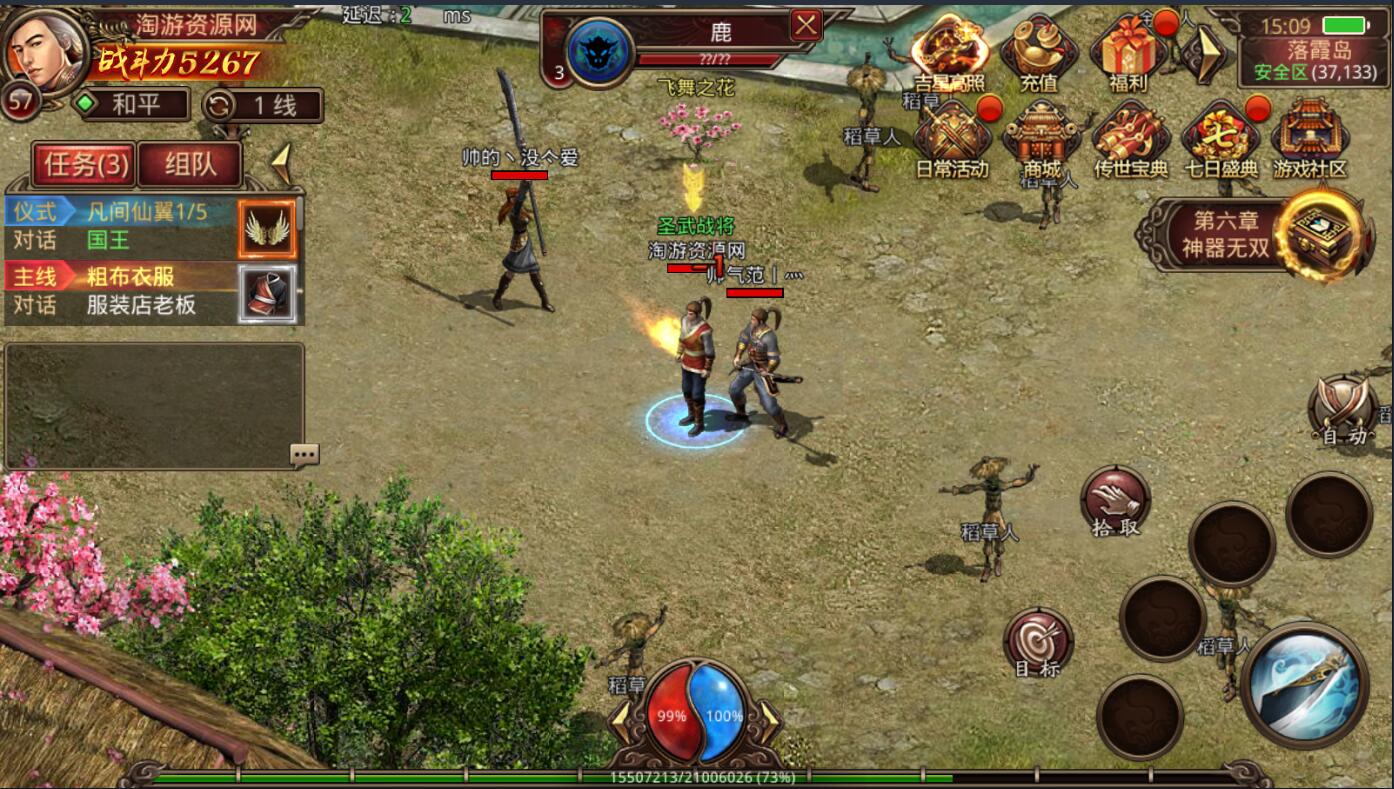1394x789 pixels.
Task: Open the player portrait avatar
Action: [45, 50]
